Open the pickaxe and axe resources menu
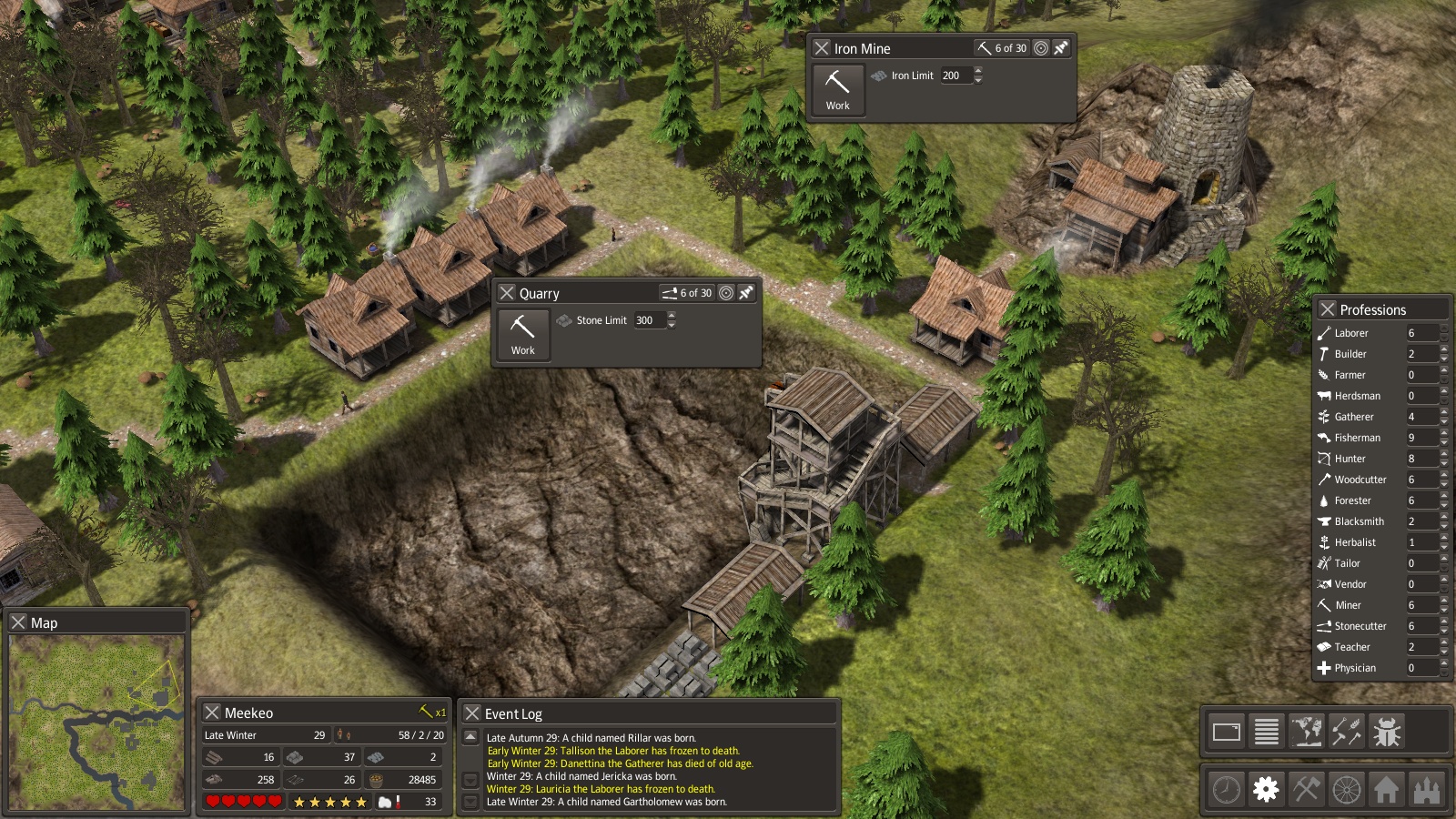 tap(1306, 789)
